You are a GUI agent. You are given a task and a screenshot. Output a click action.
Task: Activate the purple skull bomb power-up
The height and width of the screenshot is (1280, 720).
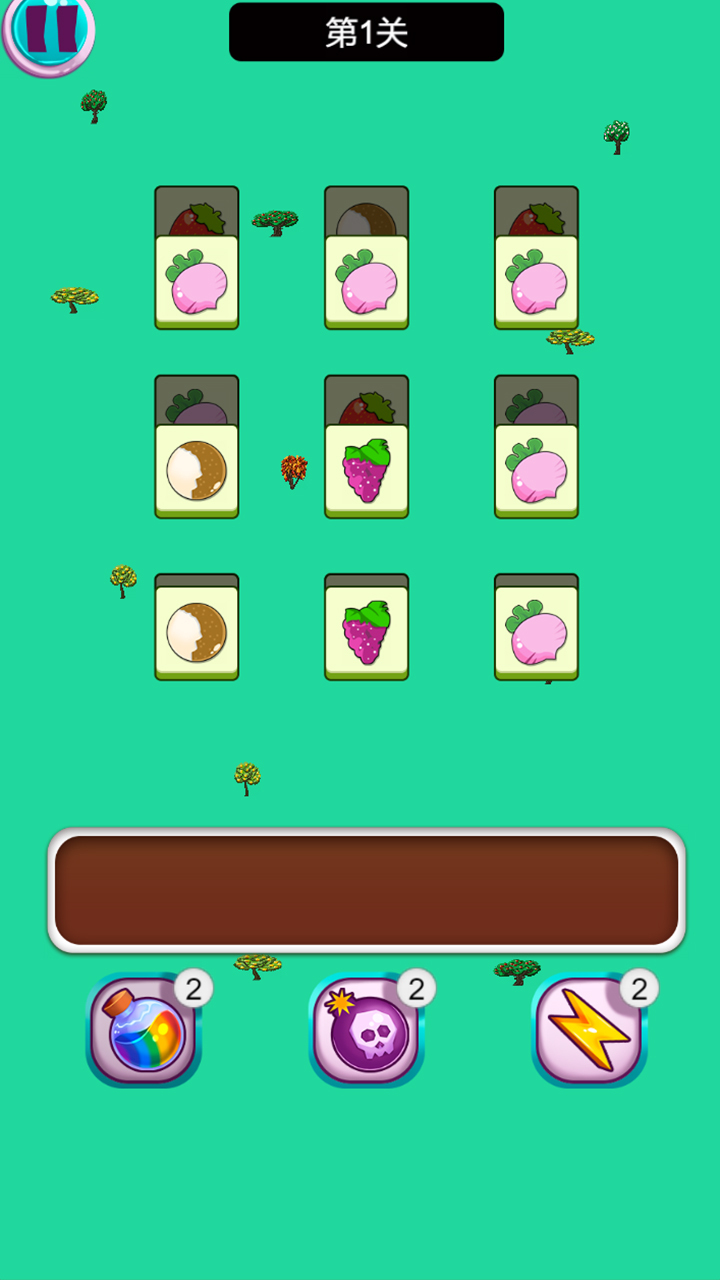[367, 1030]
